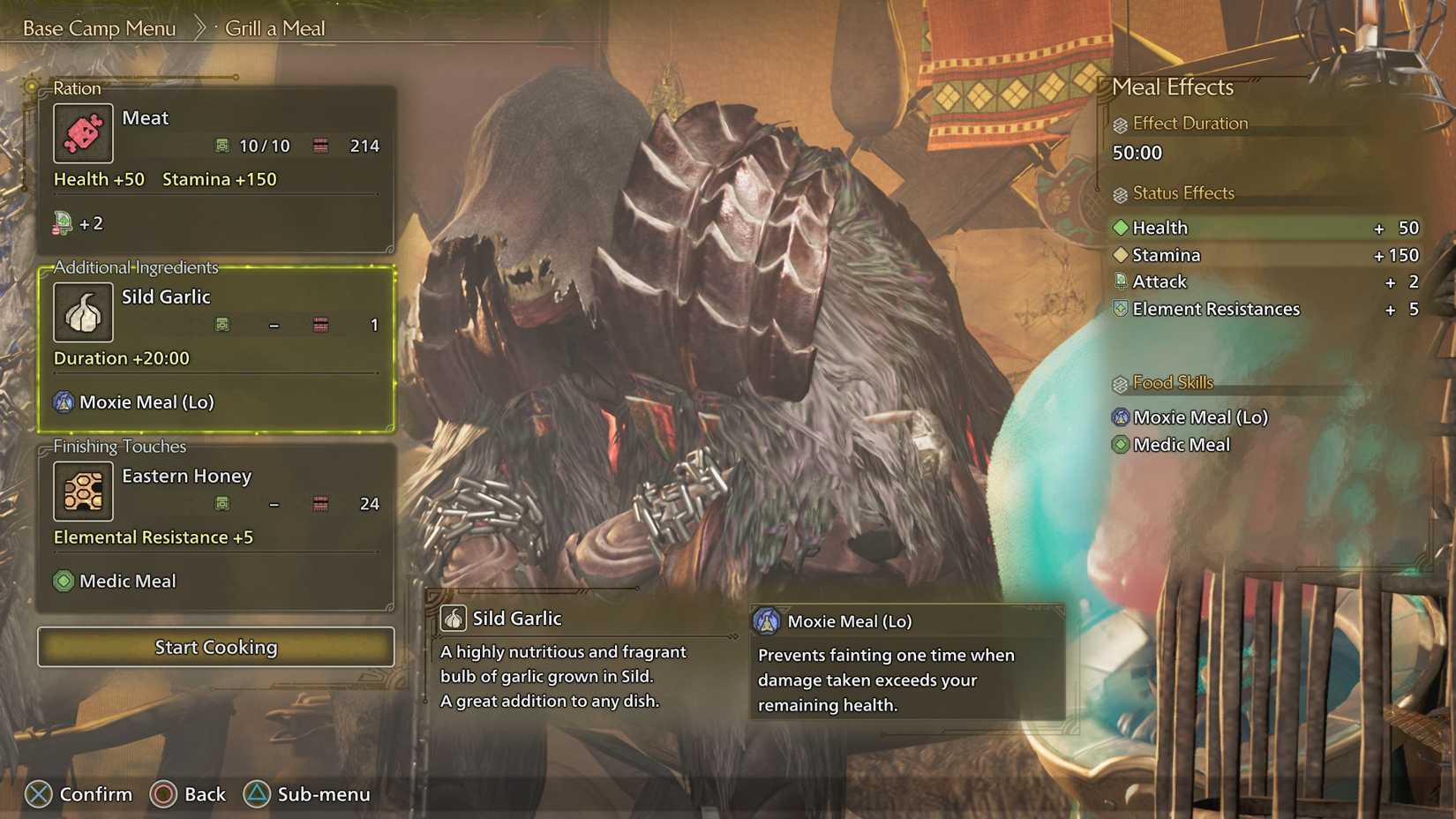Click the Attack status icon
The width and height of the screenshot is (1456, 819).
pos(1121,282)
